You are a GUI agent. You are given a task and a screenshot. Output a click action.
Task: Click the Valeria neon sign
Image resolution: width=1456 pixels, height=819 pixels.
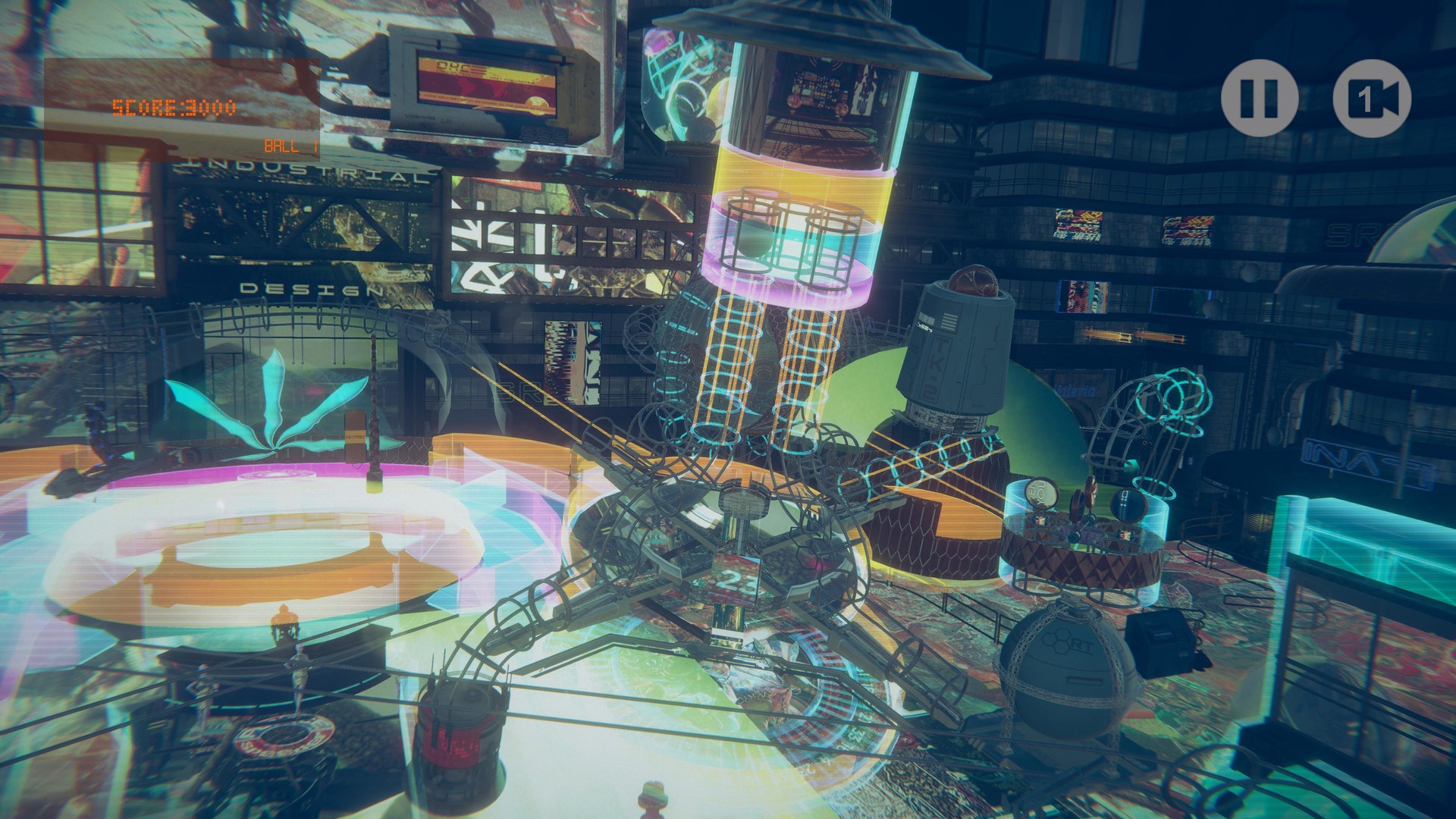(1074, 391)
